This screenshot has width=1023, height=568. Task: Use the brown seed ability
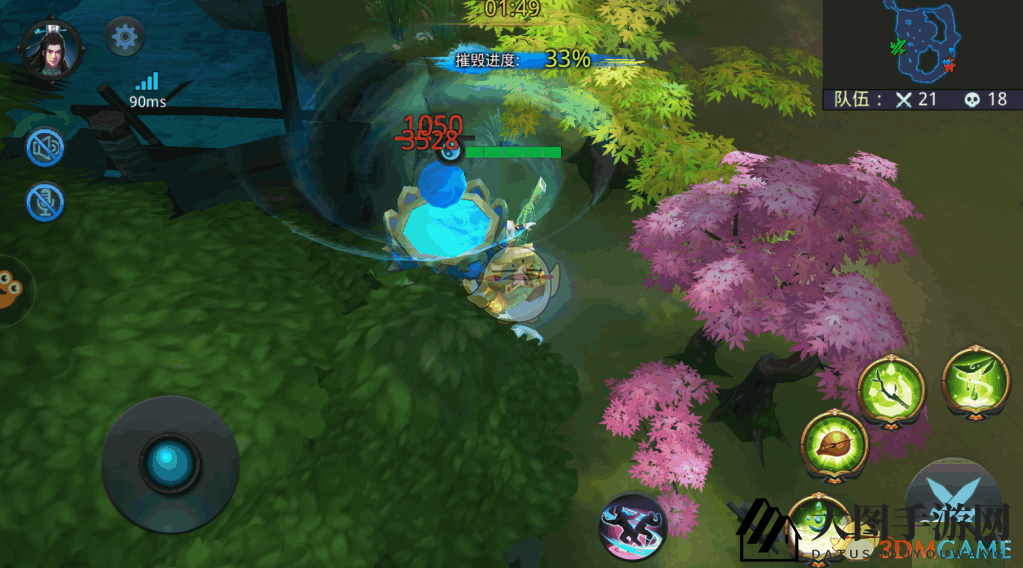(835, 443)
